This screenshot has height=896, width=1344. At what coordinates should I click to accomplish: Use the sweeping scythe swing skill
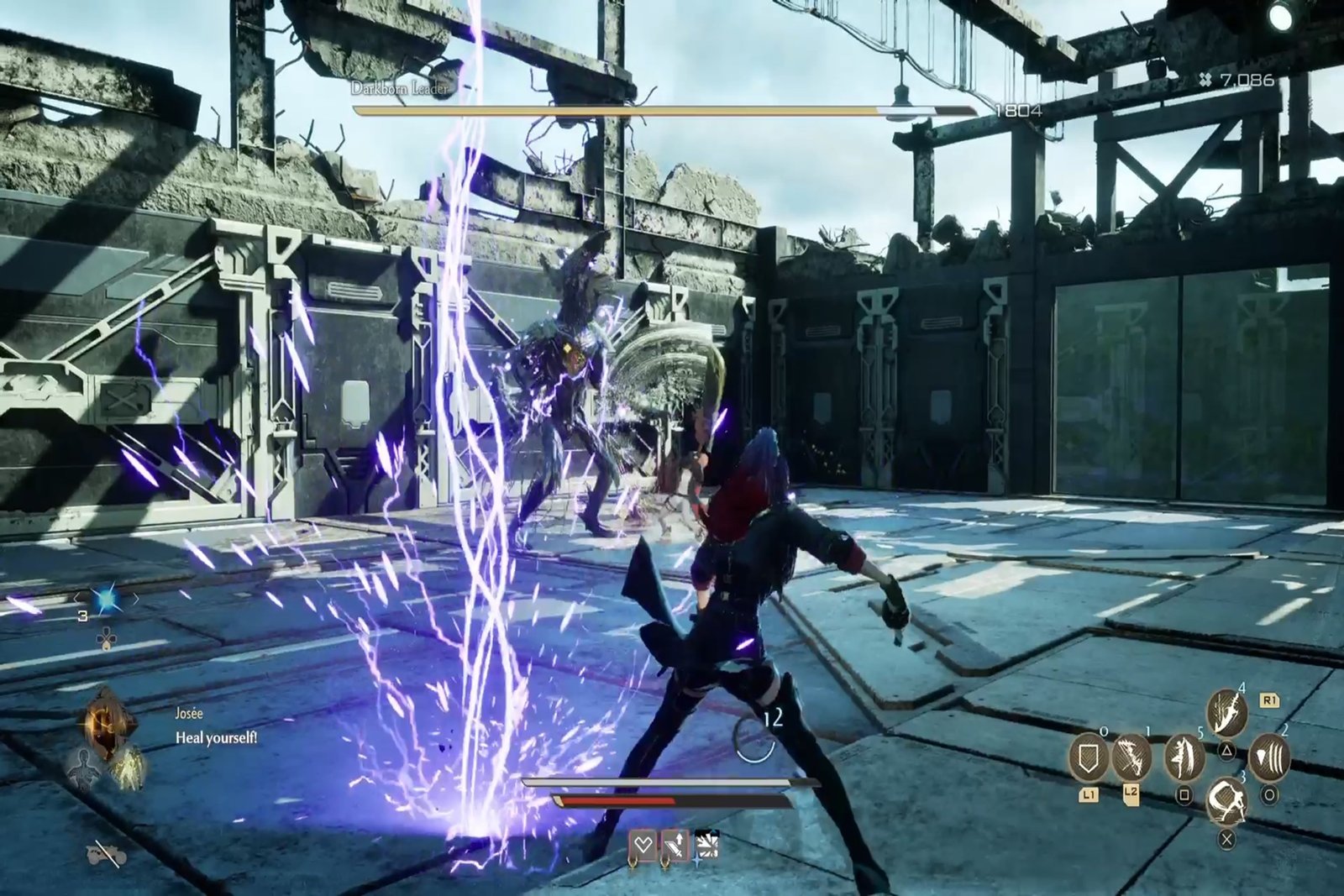pyautogui.click(x=1226, y=800)
